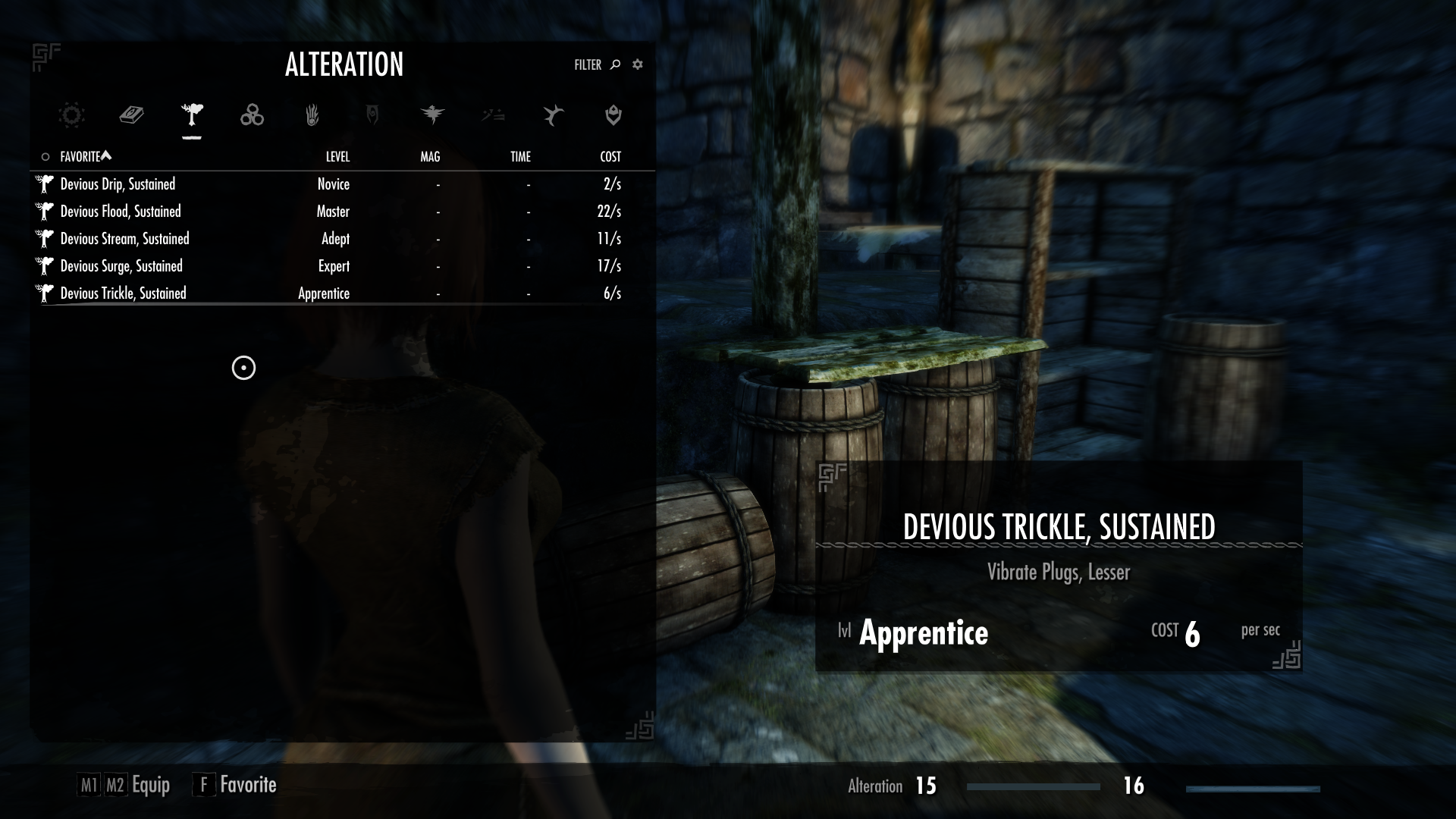Switch to the Alteration school tab

(x=192, y=115)
